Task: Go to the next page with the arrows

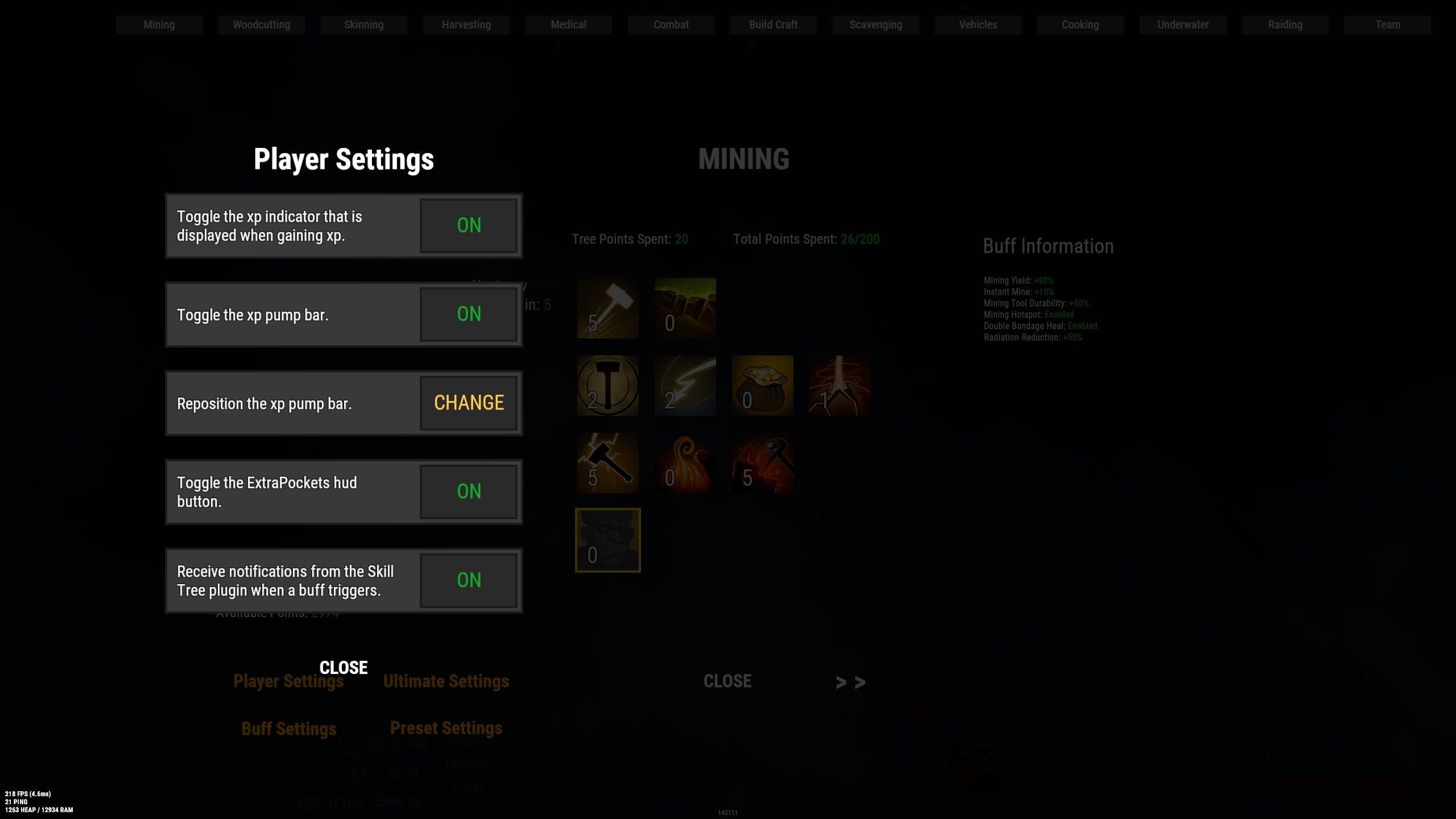Action: coord(850,682)
